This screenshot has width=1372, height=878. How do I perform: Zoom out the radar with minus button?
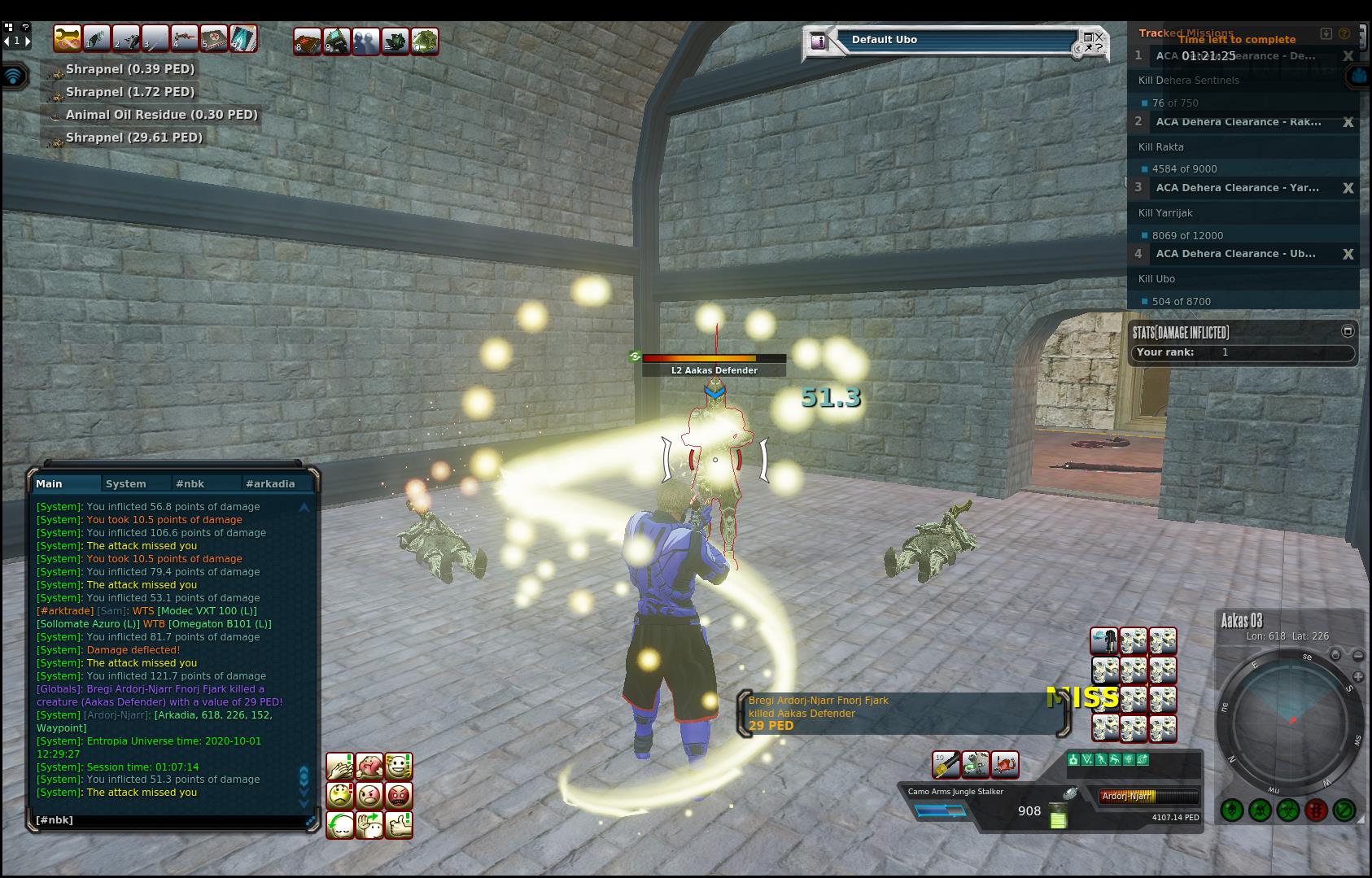pyautogui.click(x=1358, y=655)
